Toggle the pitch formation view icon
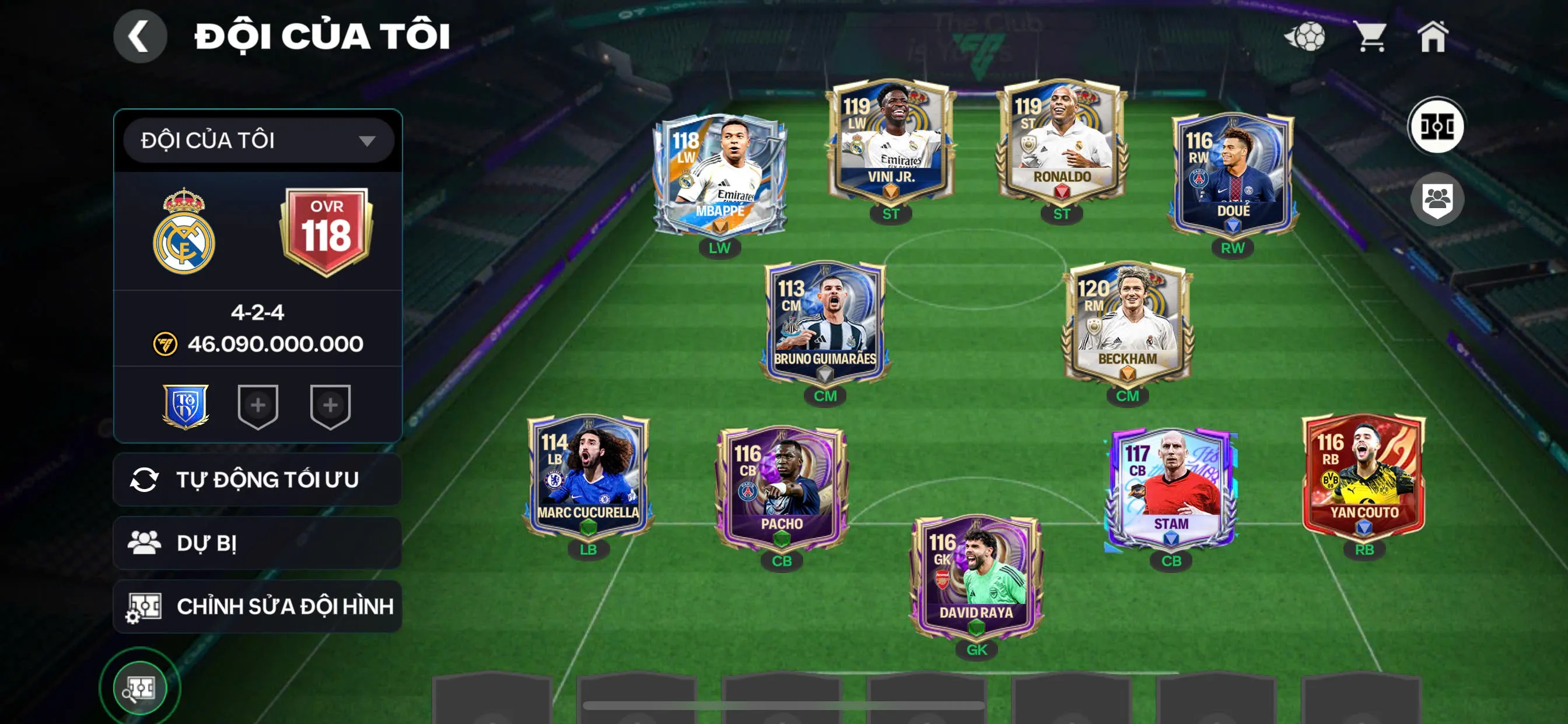 coord(1437,126)
